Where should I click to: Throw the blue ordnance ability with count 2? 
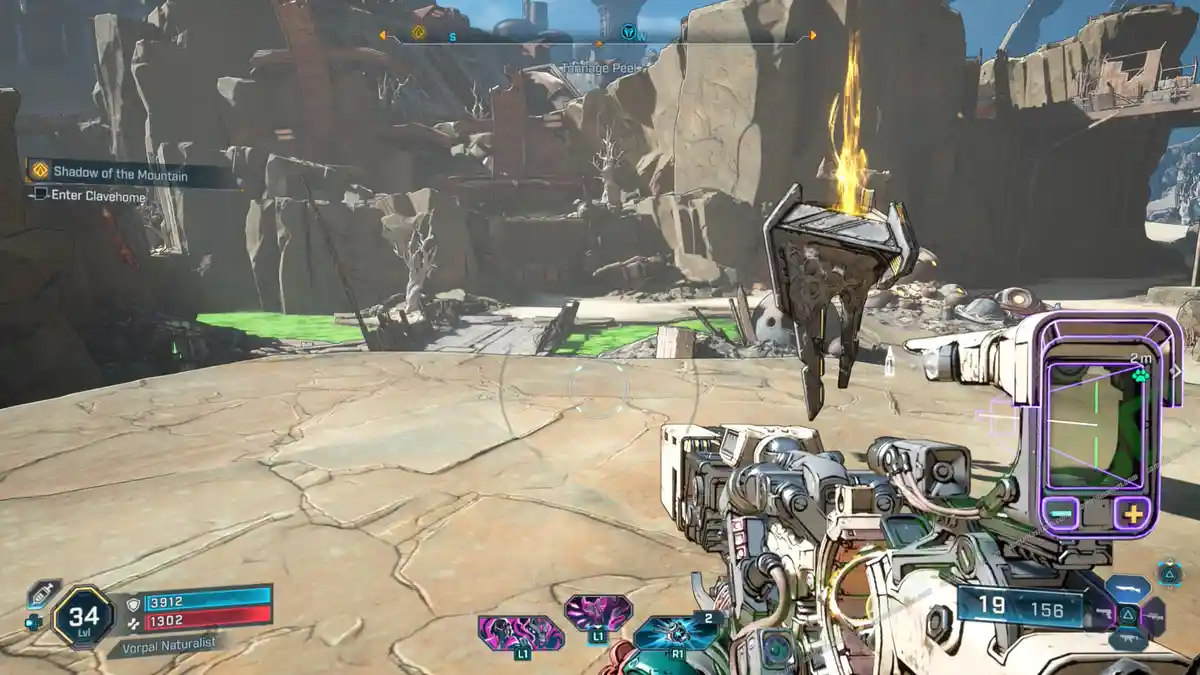point(680,631)
